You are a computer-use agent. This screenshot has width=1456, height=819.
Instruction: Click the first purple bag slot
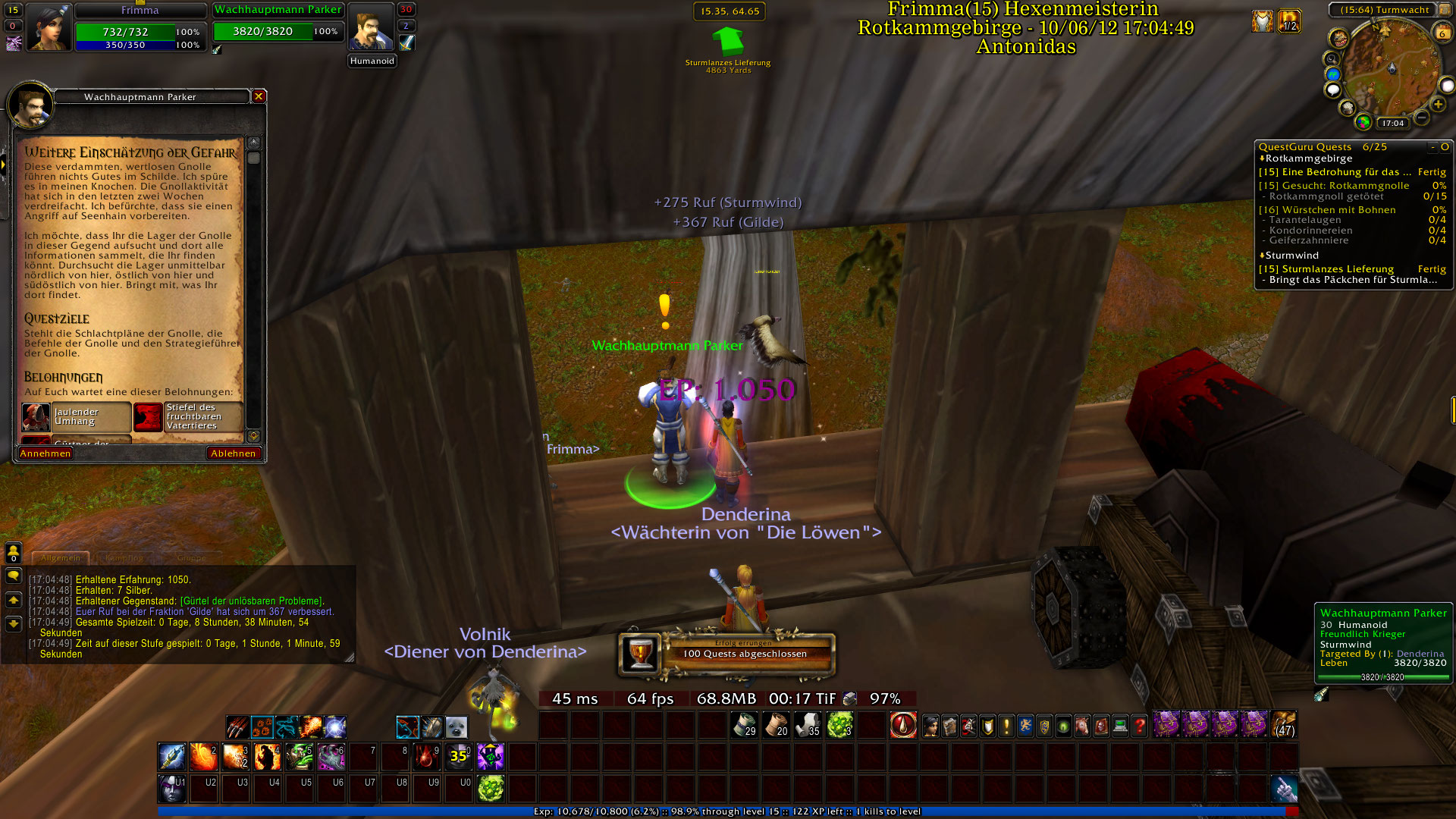click(x=1166, y=725)
